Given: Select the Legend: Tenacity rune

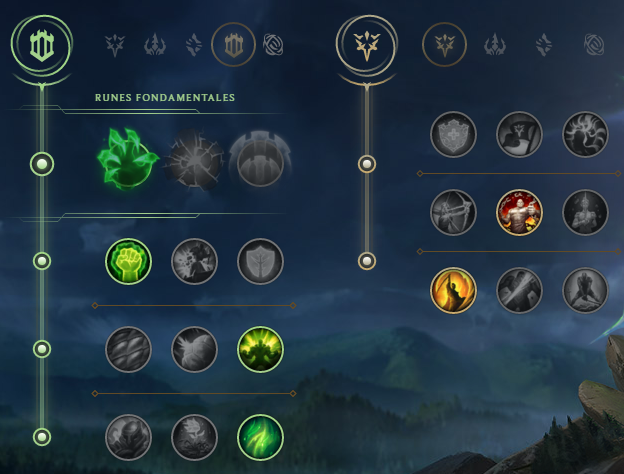Looking at the screenshot, I should tap(520, 212).
